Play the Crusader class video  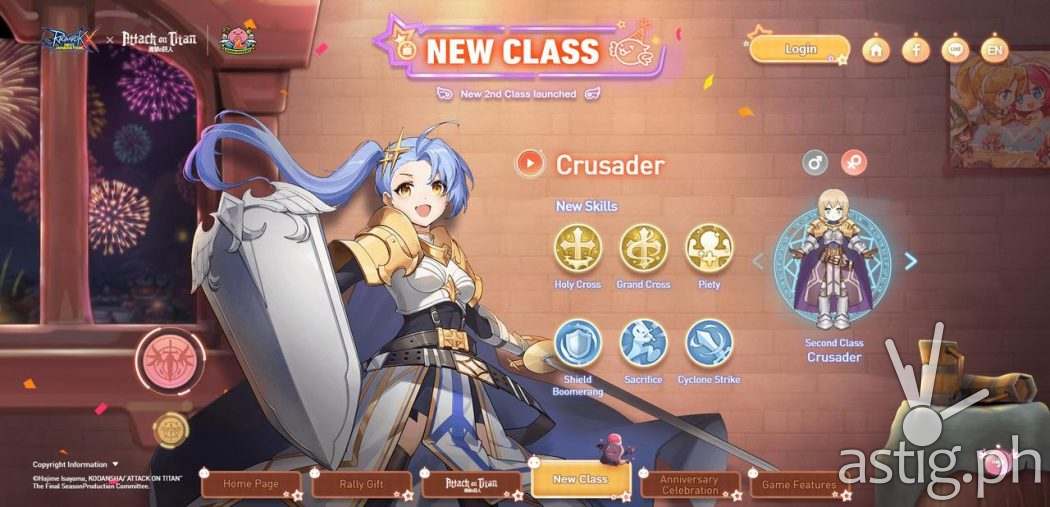[530, 163]
